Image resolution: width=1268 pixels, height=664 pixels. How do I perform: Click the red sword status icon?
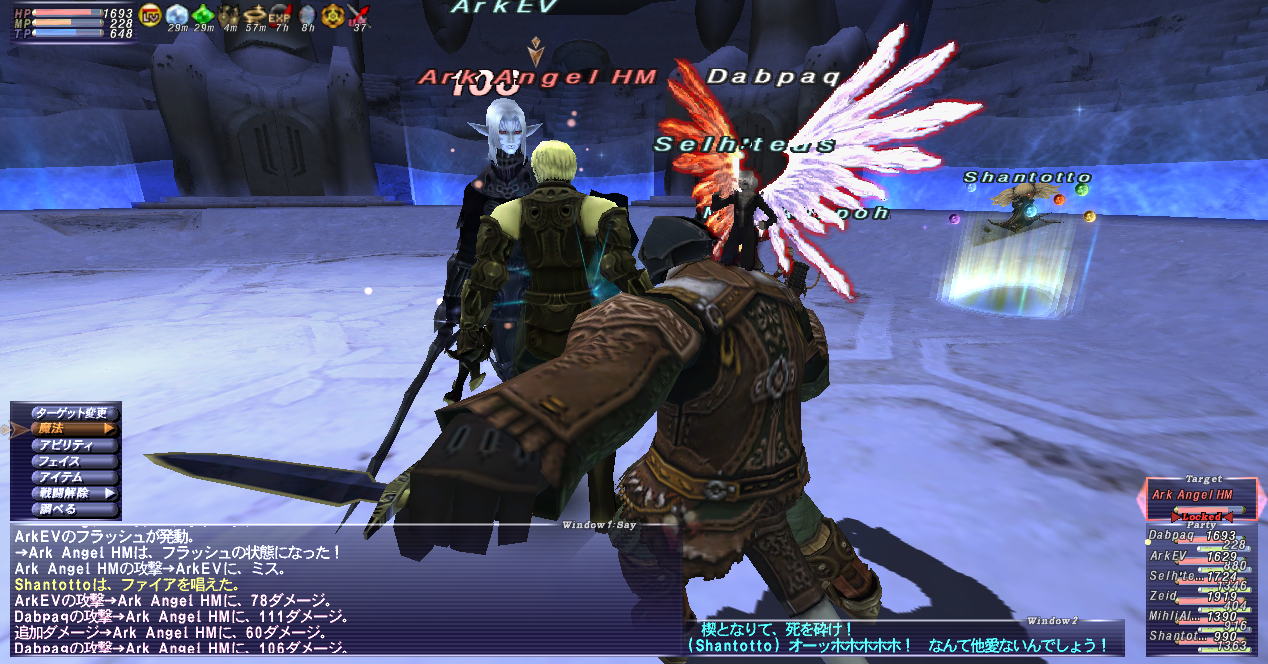pos(358,14)
